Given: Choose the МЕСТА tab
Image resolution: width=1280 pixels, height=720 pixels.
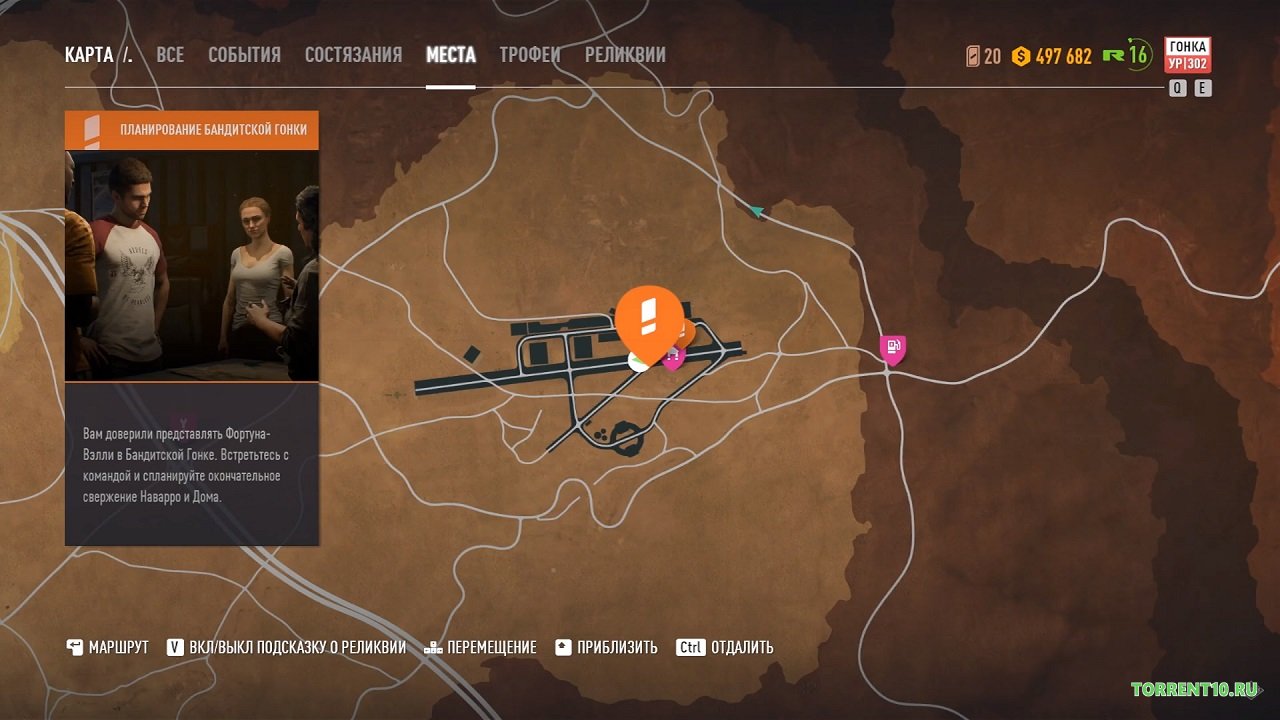Looking at the screenshot, I should click(x=450, y=55).
